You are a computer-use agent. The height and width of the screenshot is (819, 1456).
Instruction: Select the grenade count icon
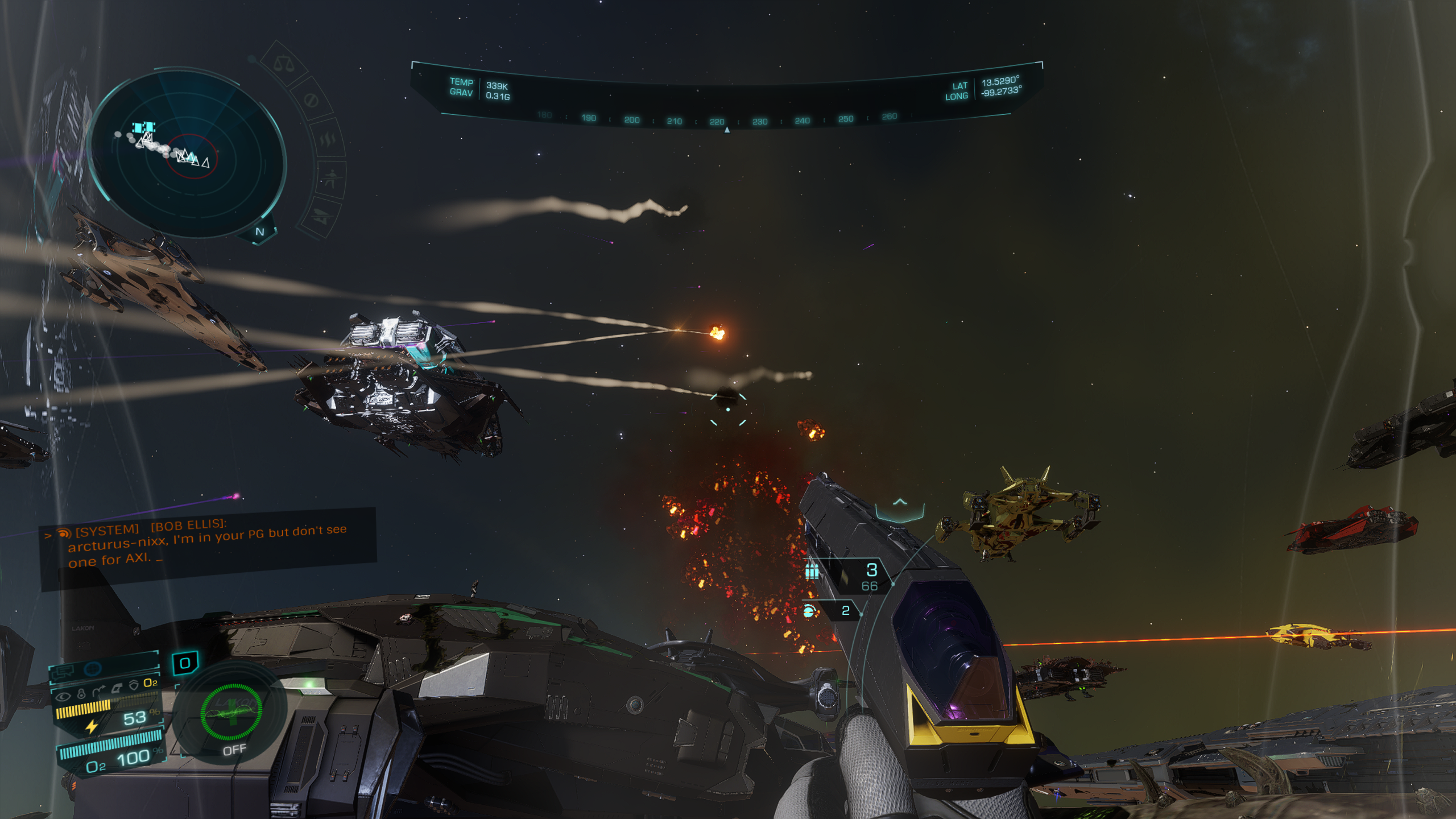click(809, 611)
